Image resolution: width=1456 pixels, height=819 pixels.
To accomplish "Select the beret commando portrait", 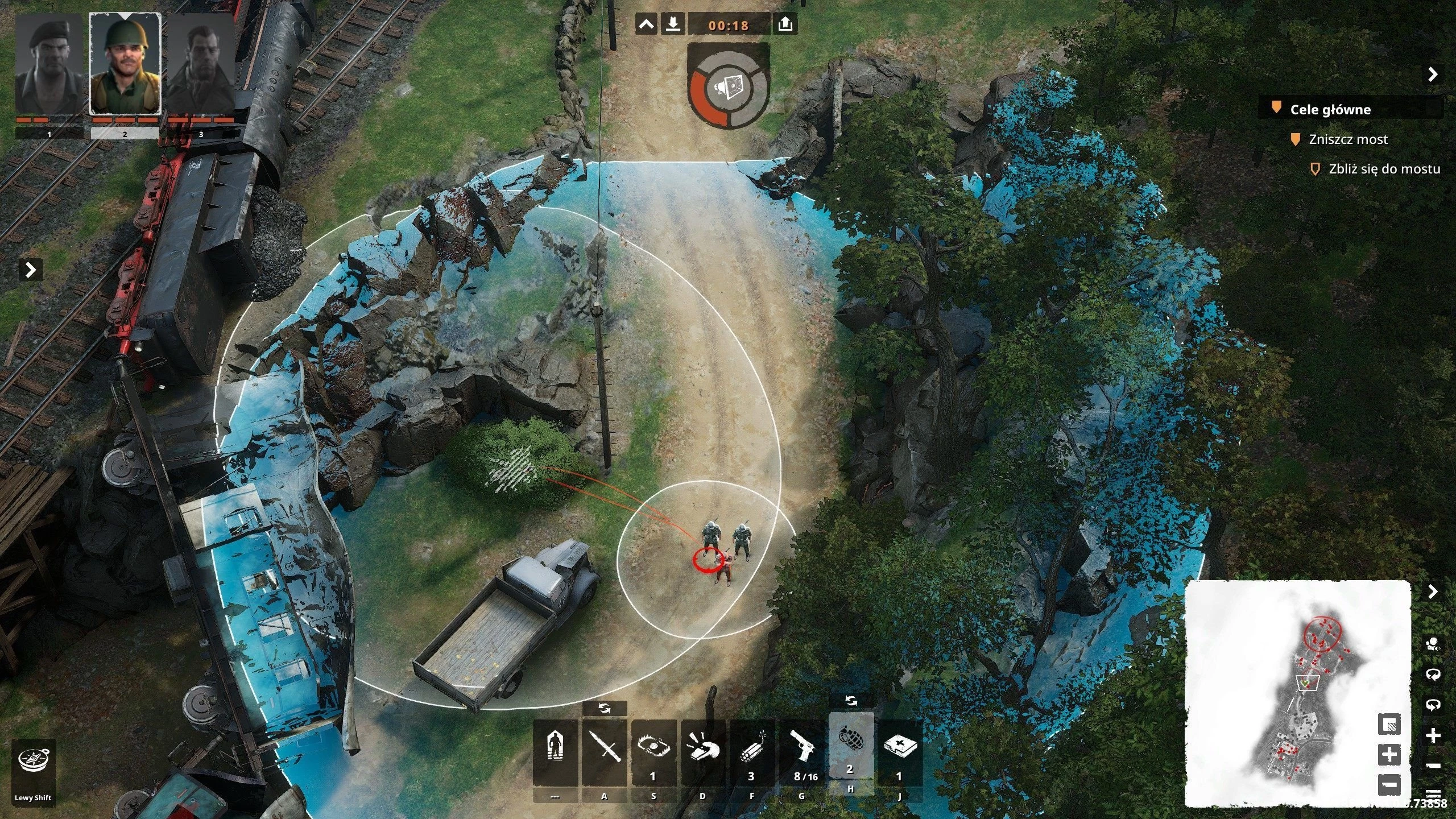I will point(49,65).
